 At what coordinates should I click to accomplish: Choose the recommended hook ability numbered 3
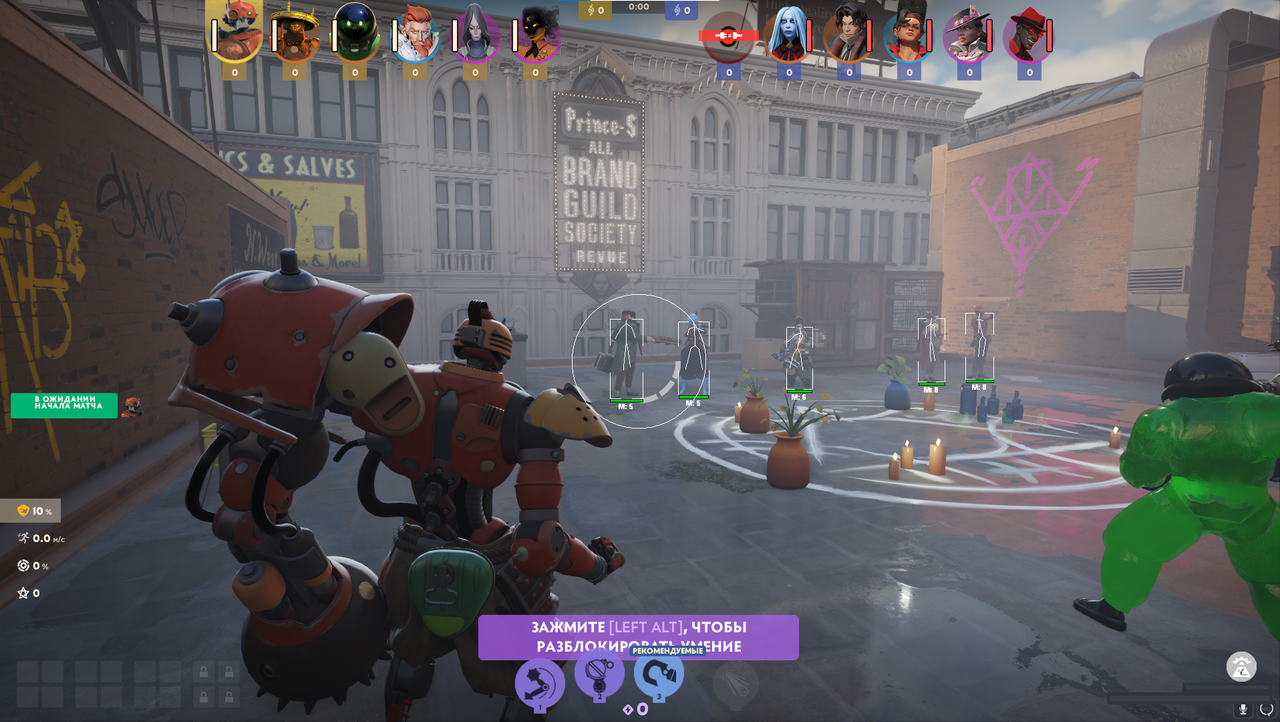[x=659, y=678]
